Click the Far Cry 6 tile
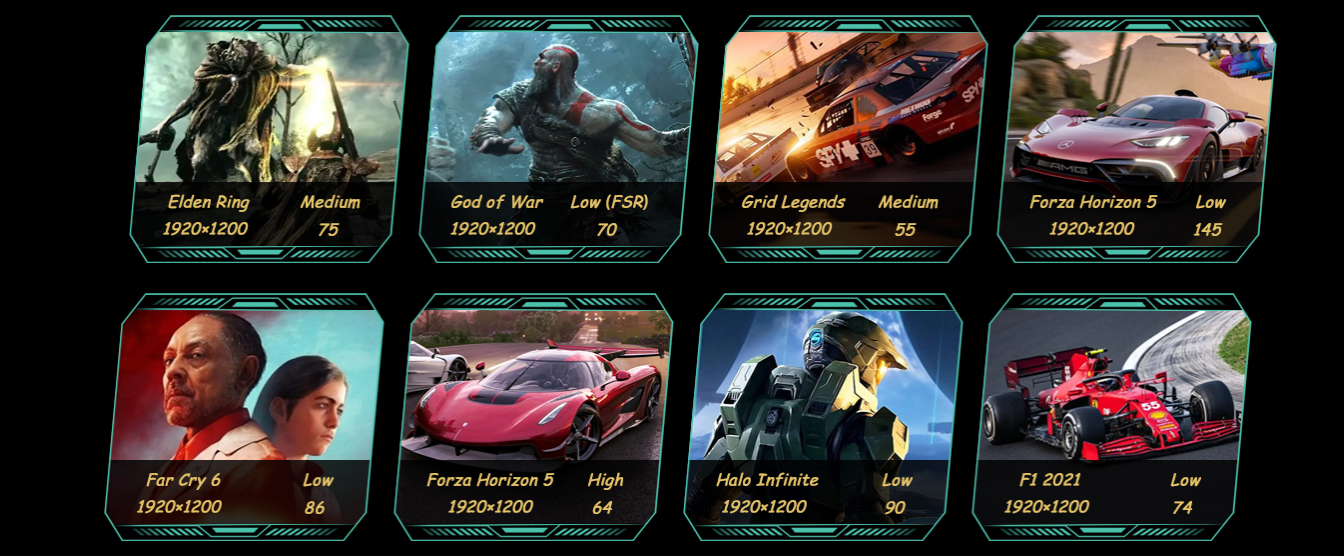 (245, 418)
